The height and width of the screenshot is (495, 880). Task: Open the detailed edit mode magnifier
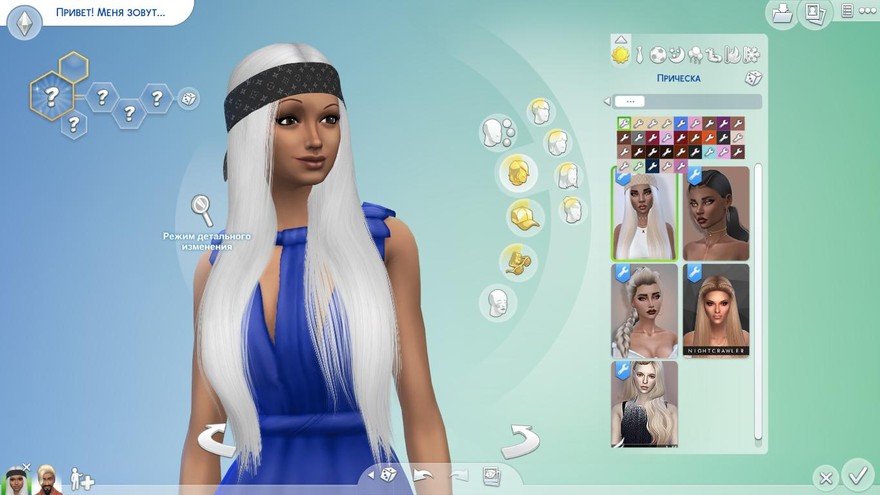pos(202,209)
